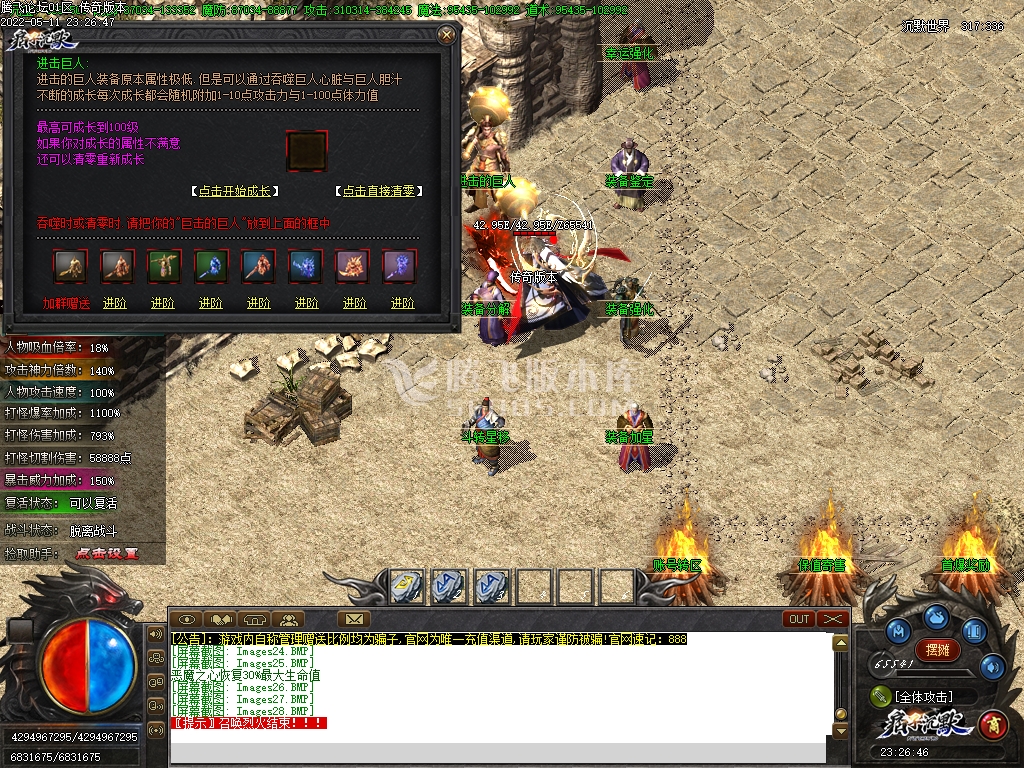Open the 点击设置 pickup helper settings

pyautogui.click(x=107, y=553)
